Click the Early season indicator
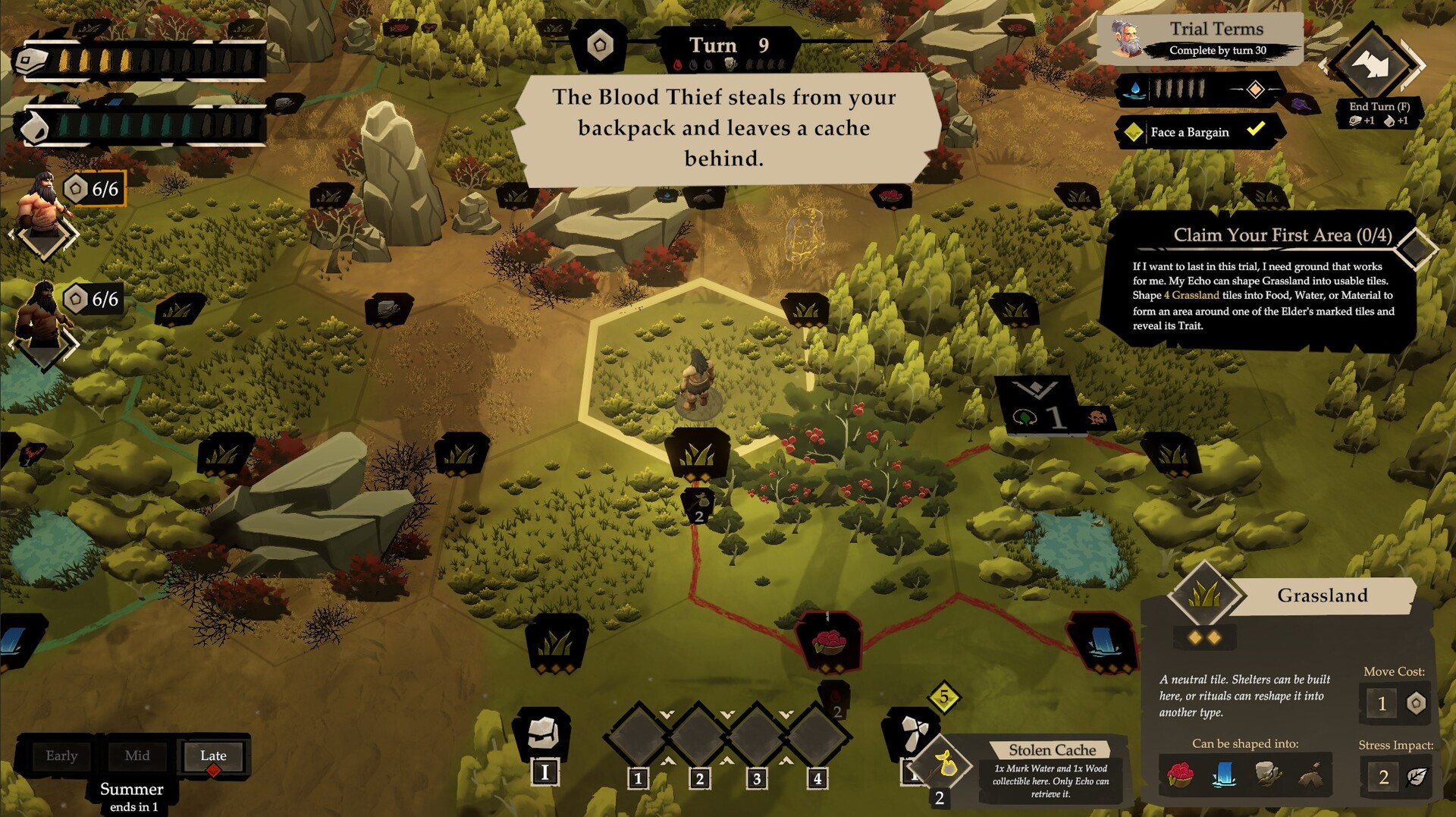The height and width of the screenshot is (817, 1456). pyautogui.click(x=61, y=756)
